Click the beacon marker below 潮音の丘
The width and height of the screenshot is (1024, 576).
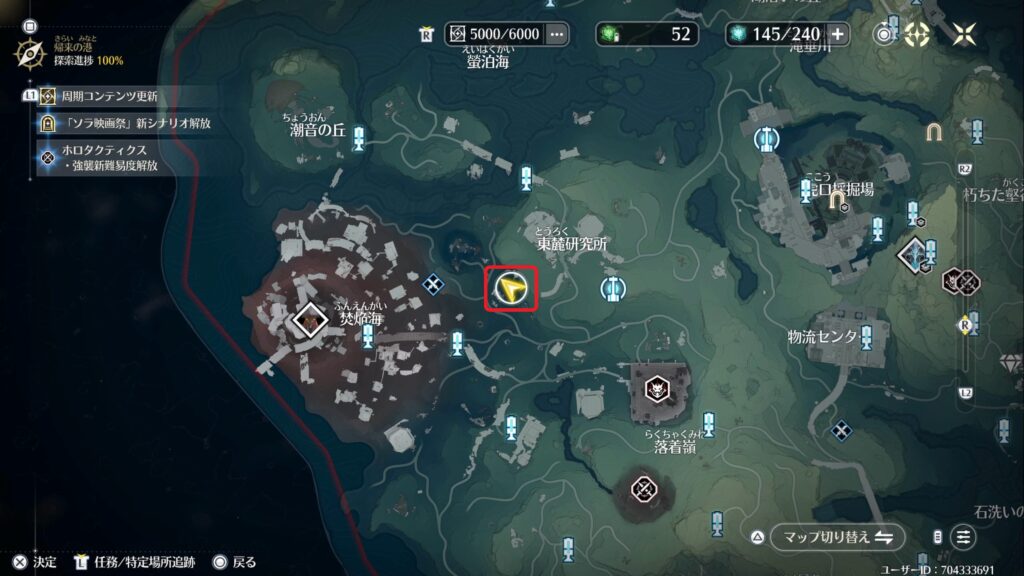tap(358, 140)
